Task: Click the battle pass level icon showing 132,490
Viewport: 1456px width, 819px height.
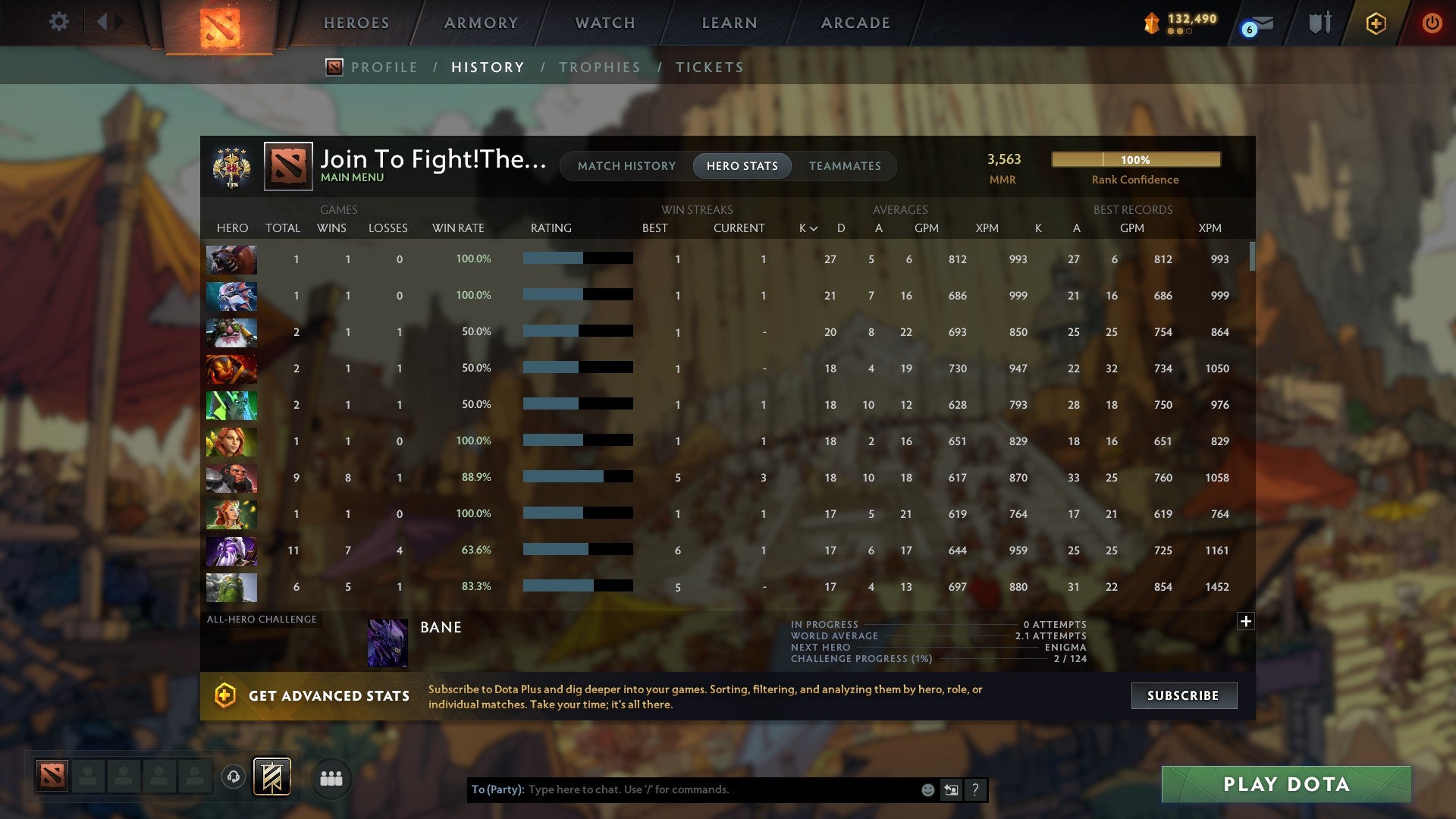Action: coord(1150,24)
